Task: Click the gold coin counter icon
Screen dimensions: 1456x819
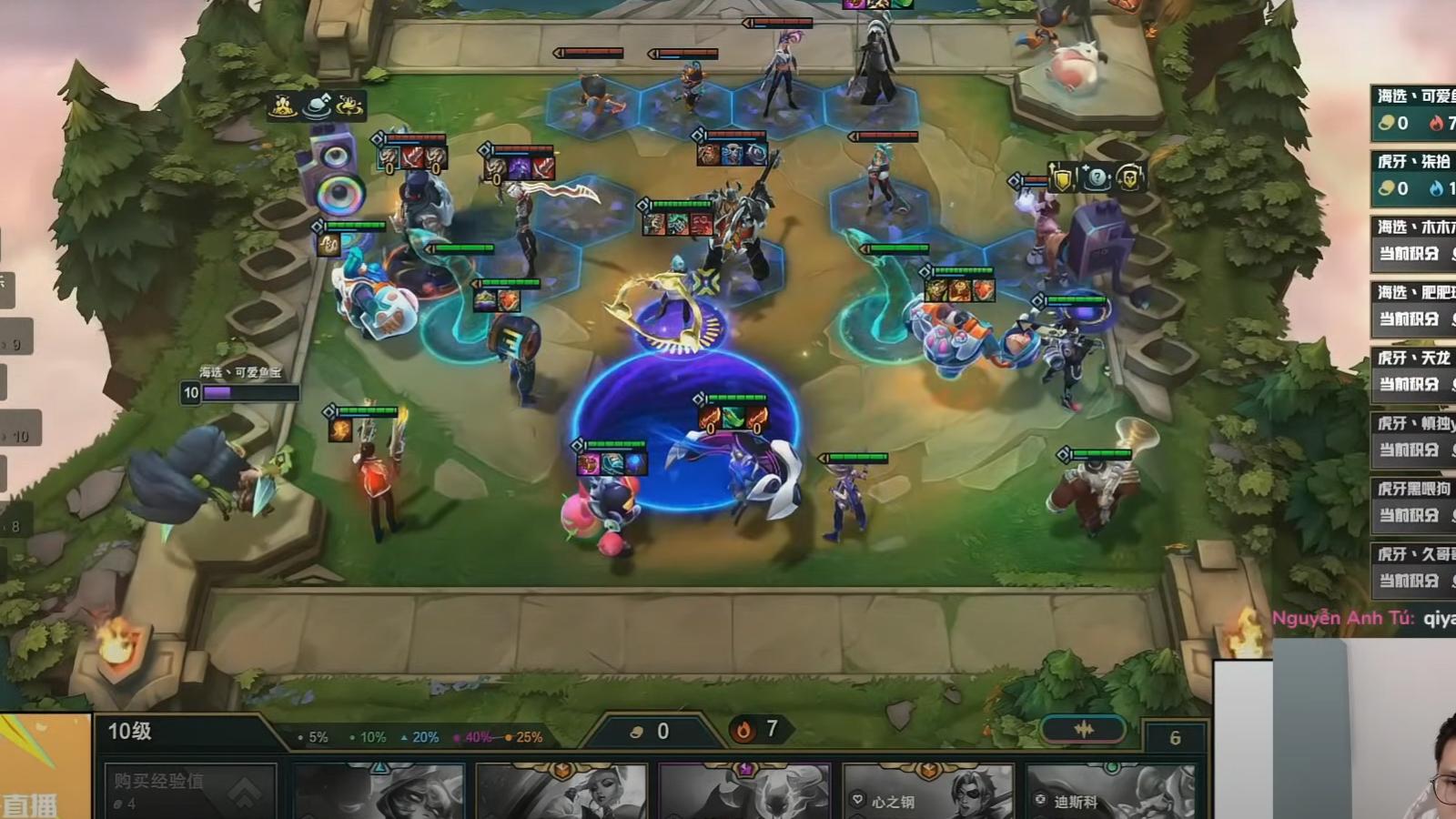Action: tap(637, 729)
